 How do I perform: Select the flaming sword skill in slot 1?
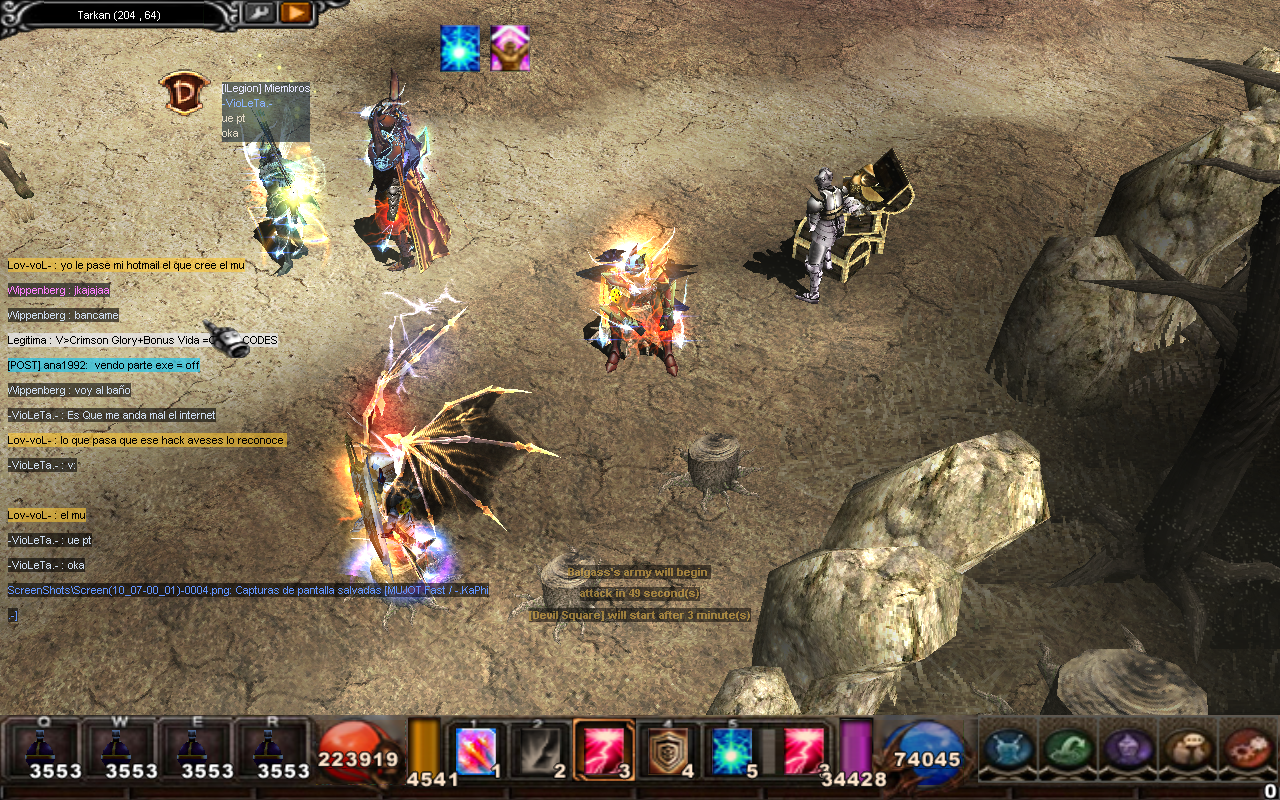coord(476,750)
